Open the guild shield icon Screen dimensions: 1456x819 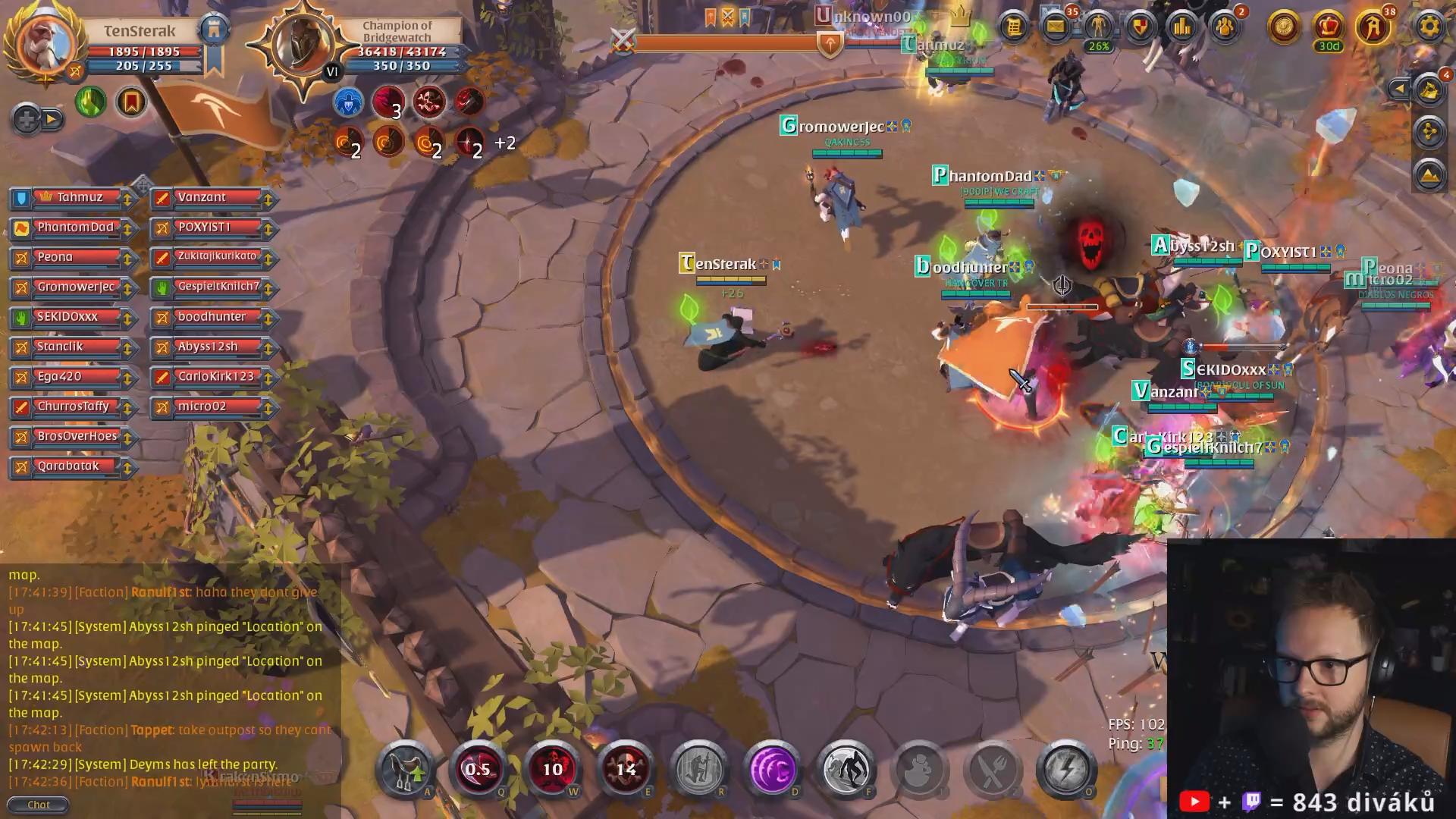point(1140,27)
